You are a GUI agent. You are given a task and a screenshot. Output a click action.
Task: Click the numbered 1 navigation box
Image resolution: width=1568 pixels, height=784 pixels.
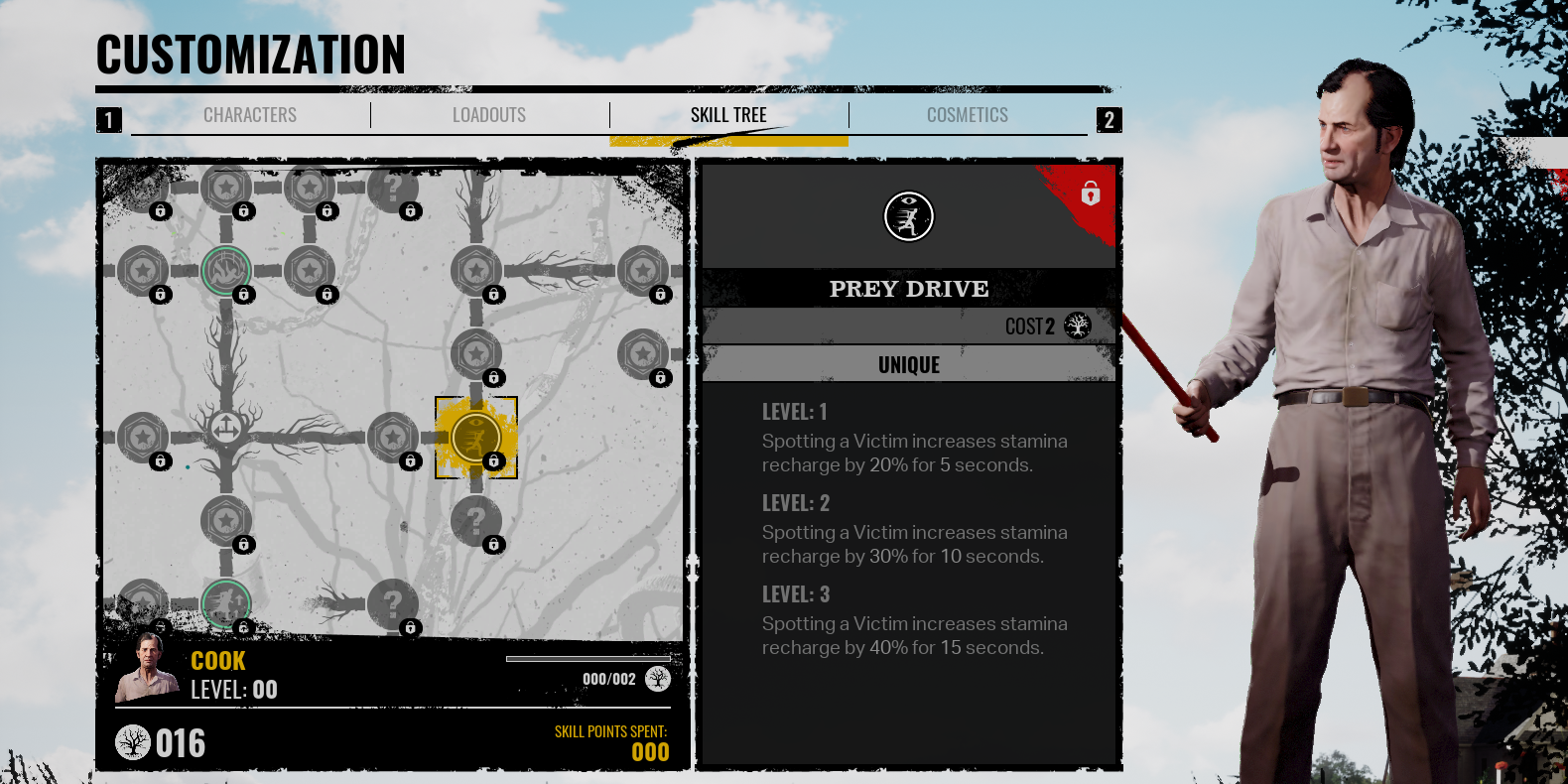coord(109,120)
